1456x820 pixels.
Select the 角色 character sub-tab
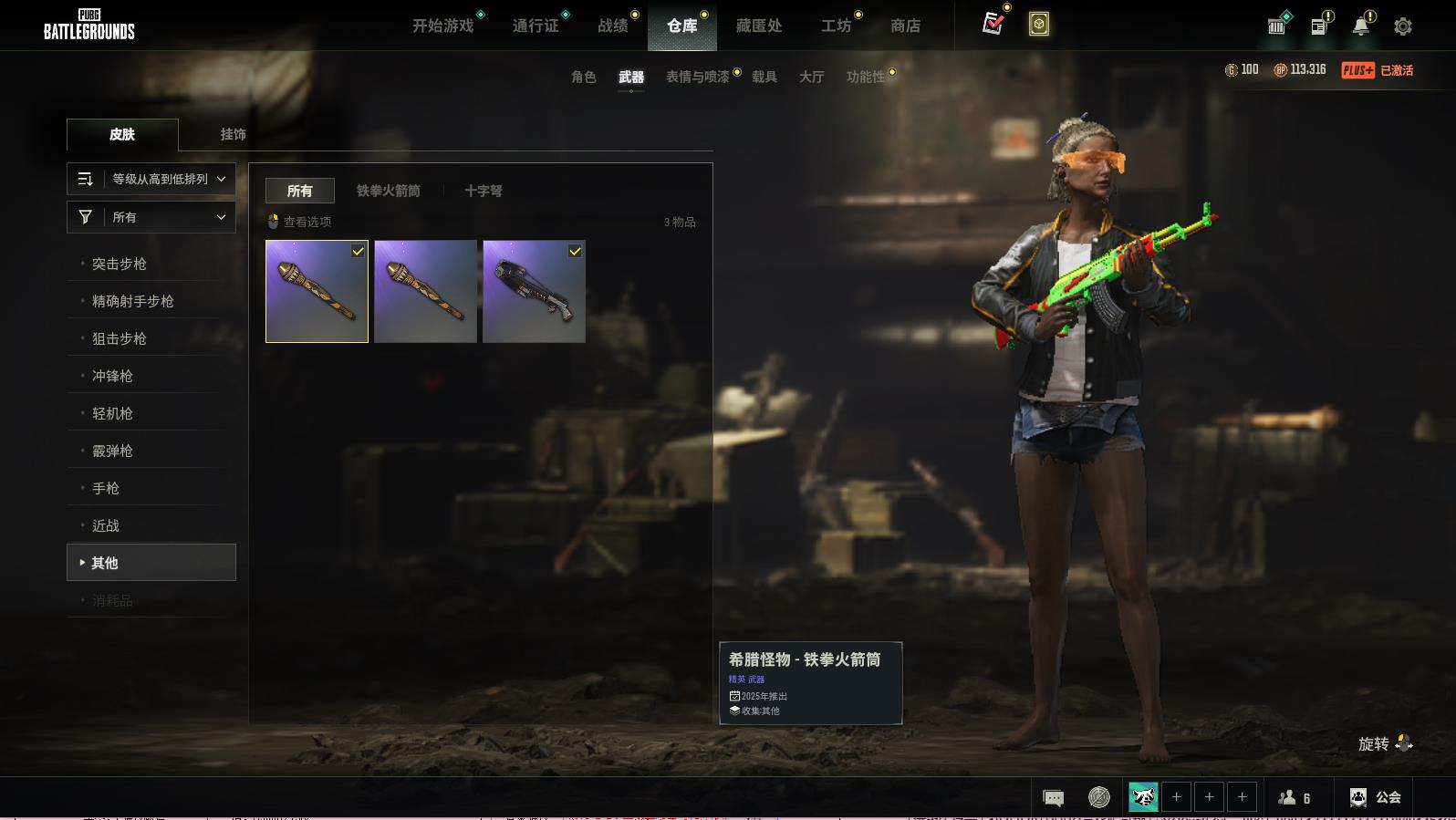tap(584, 77)
